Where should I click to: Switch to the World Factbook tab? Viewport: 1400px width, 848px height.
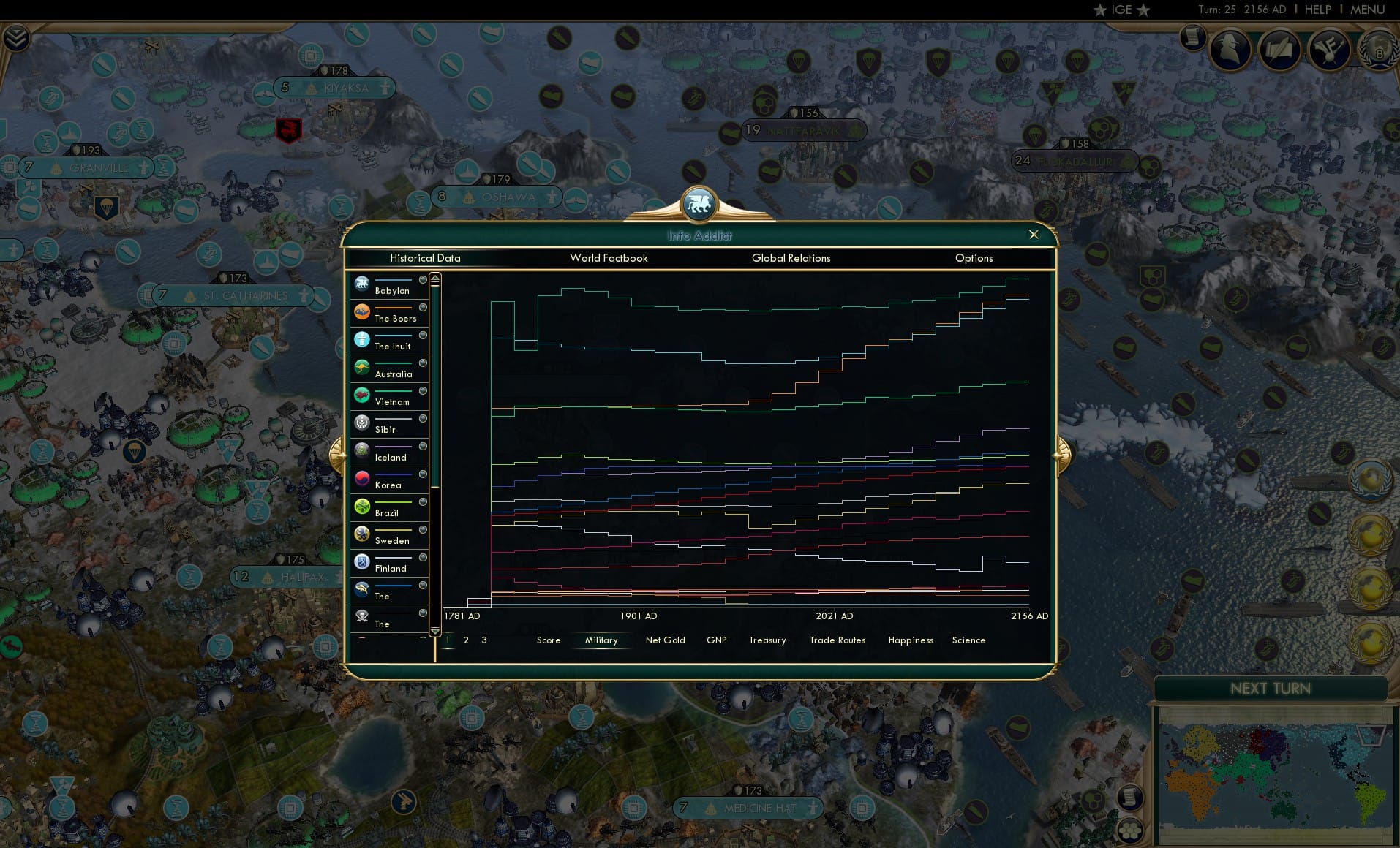point(609,258)
